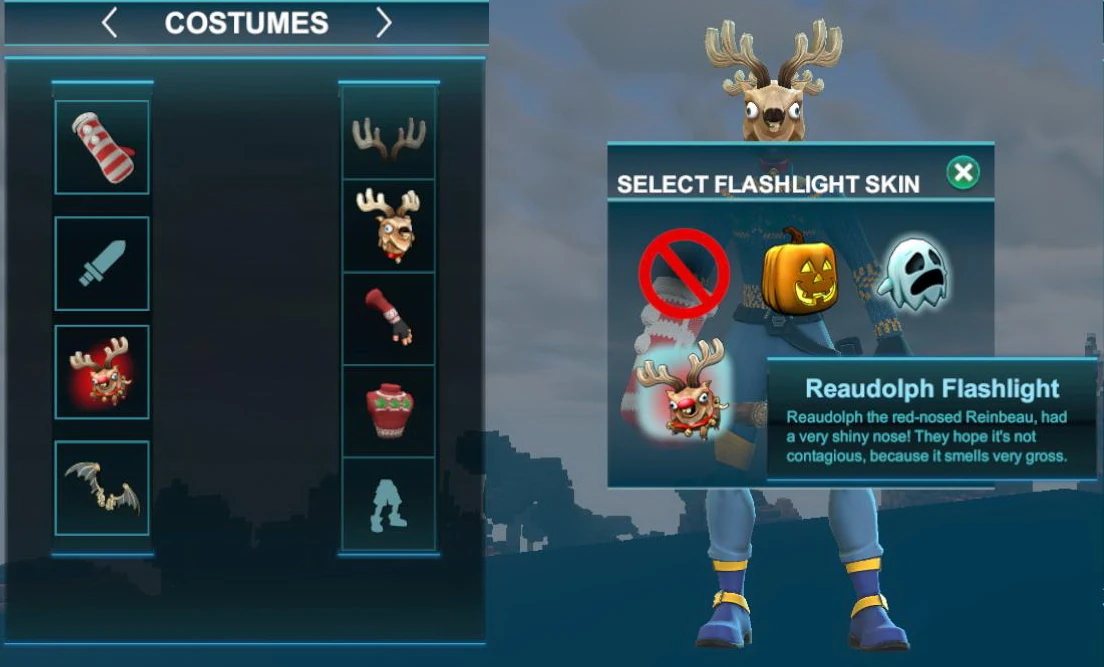
Task: Choose the blue sword skin slot
Action: [x=102, y=263]
